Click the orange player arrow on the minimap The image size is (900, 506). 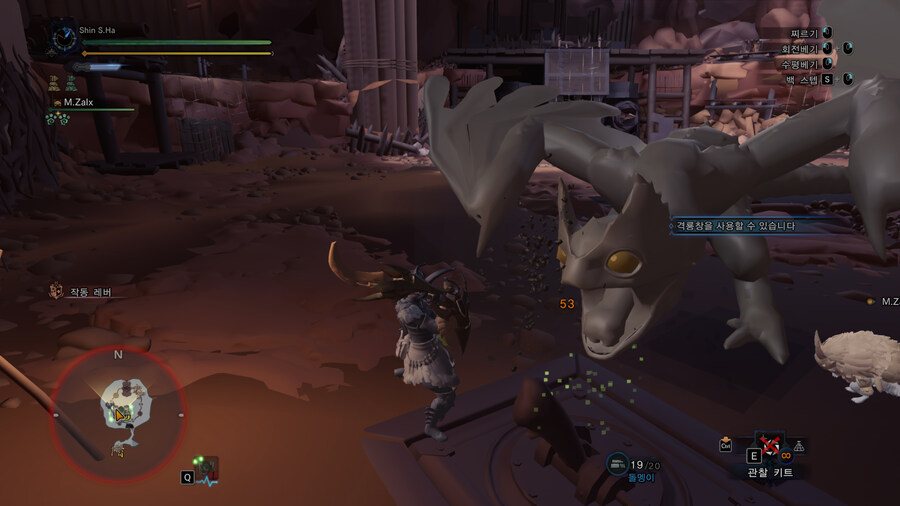pyautogui.click(x=121, y=414)
